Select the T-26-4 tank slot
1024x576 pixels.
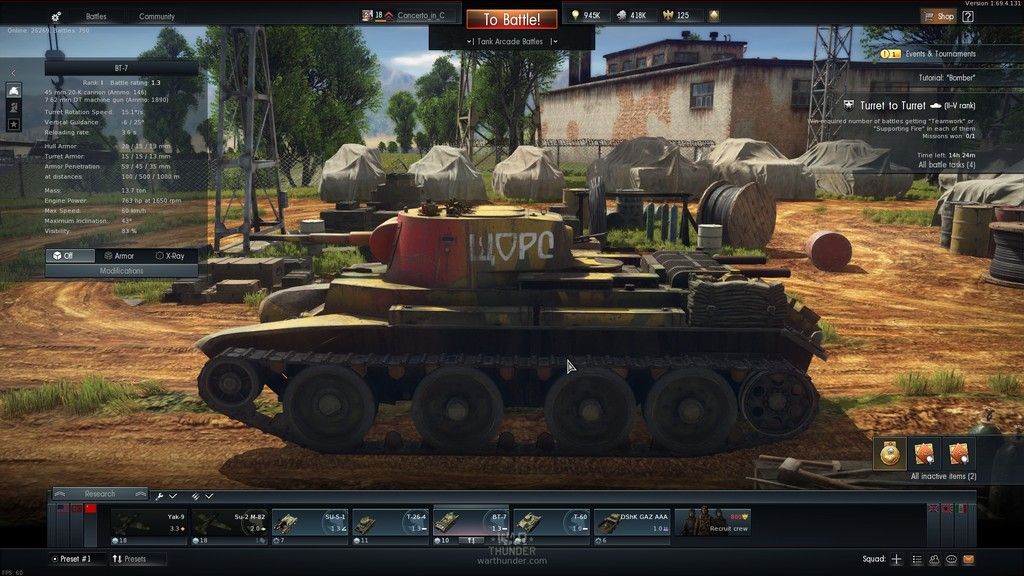(389, 523)
